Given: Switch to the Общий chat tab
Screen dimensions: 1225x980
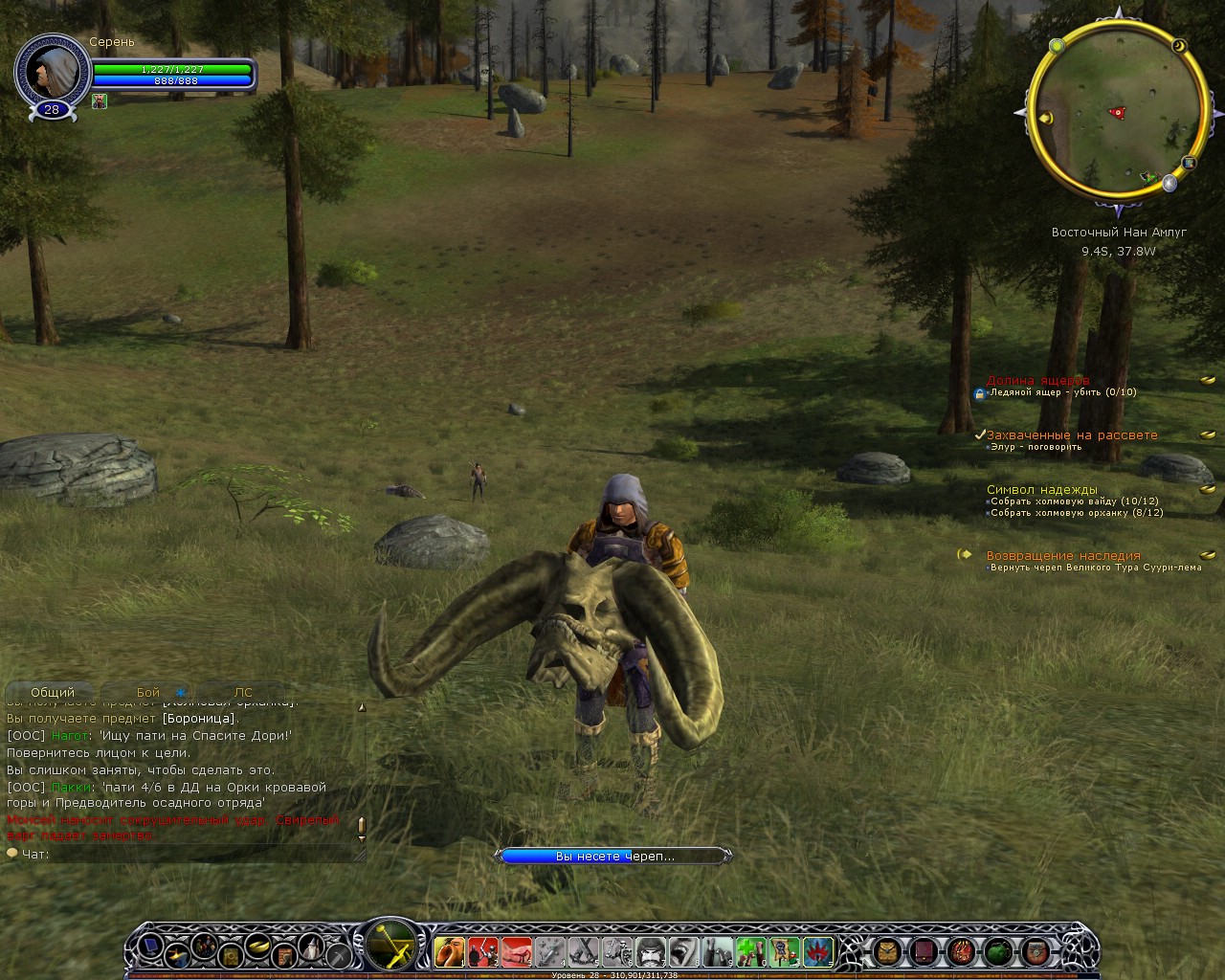Looking at the screenshot, I should pyautogui.click(x=53, y=692).
